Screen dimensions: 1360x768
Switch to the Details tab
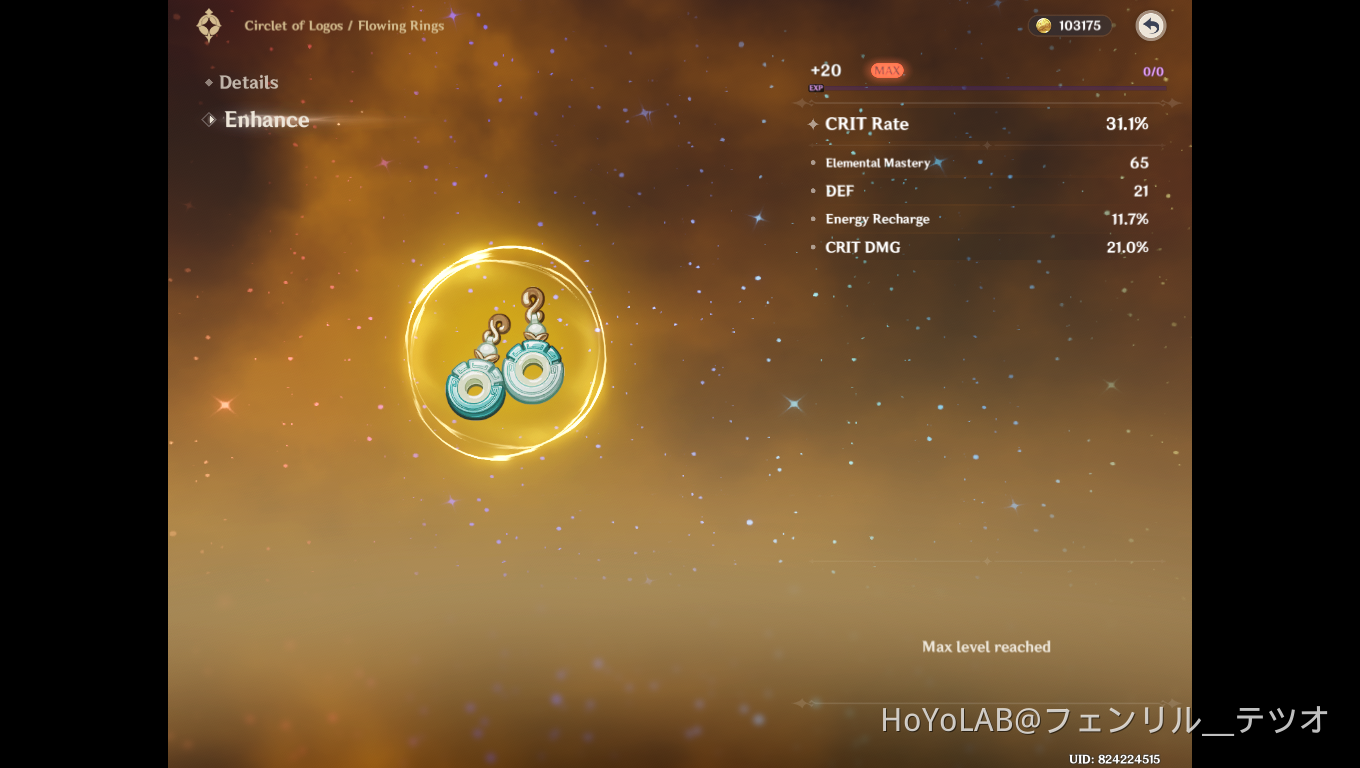248,82
